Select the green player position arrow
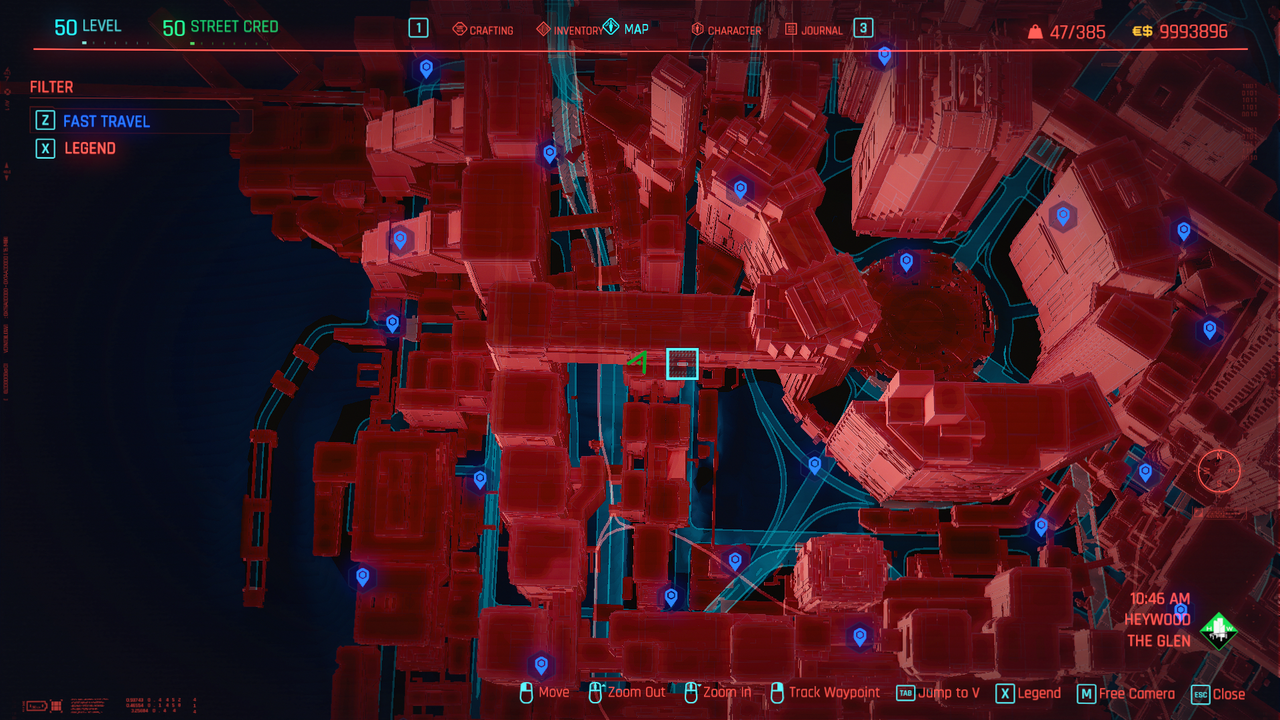The image size is (1280, 720). click(x=638, y=363)
